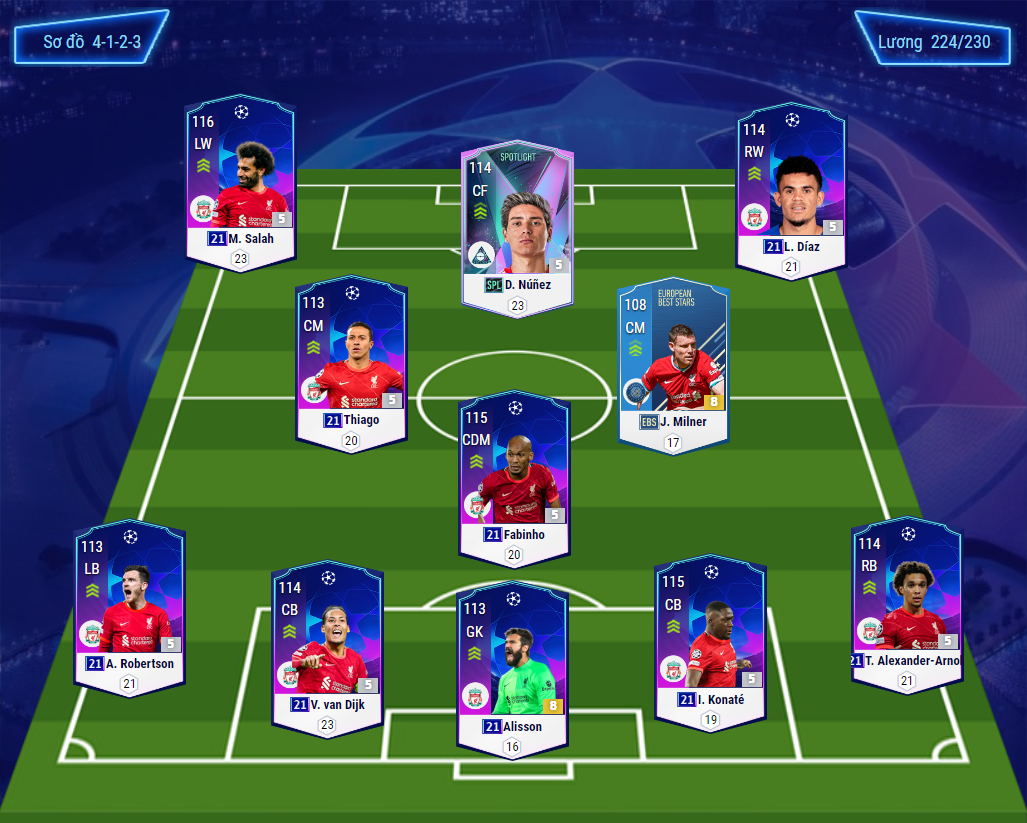
Task: Select the Alisson GK card
Action: pyautogui.click(x=512, y=666)
